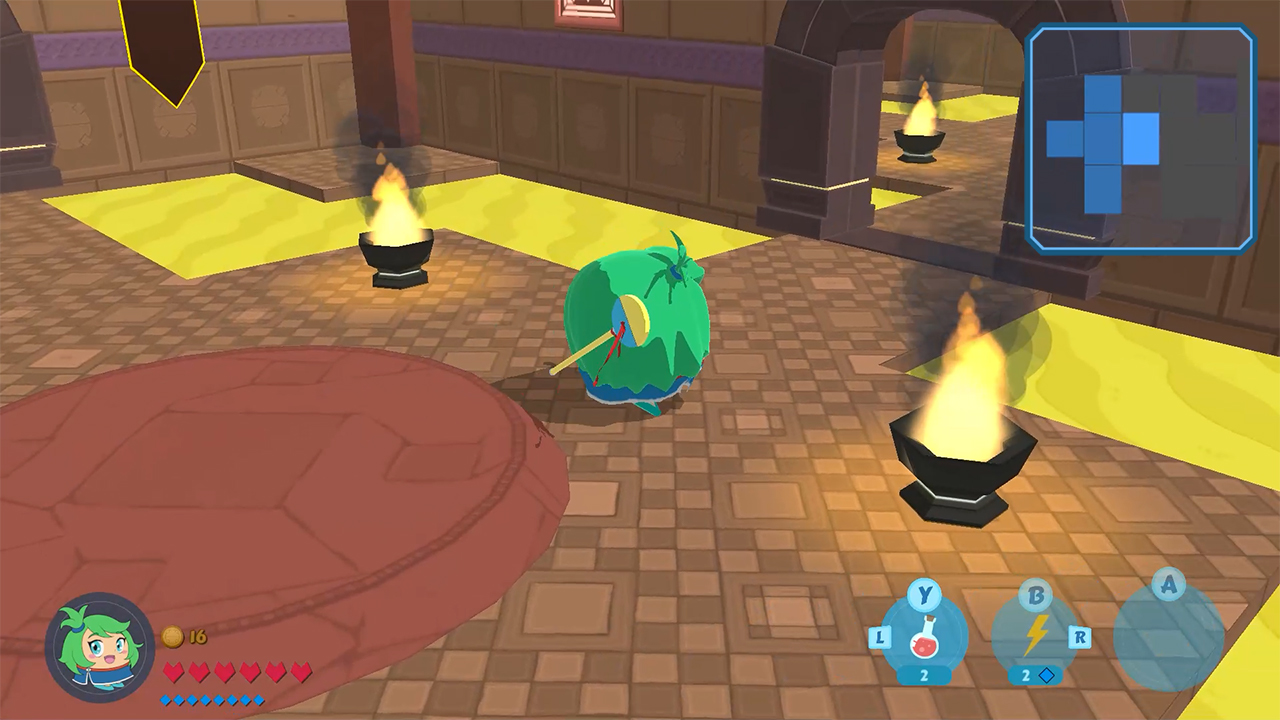Click the row of six red hearts
1280x720 pixels.
[x=240, y=673]
